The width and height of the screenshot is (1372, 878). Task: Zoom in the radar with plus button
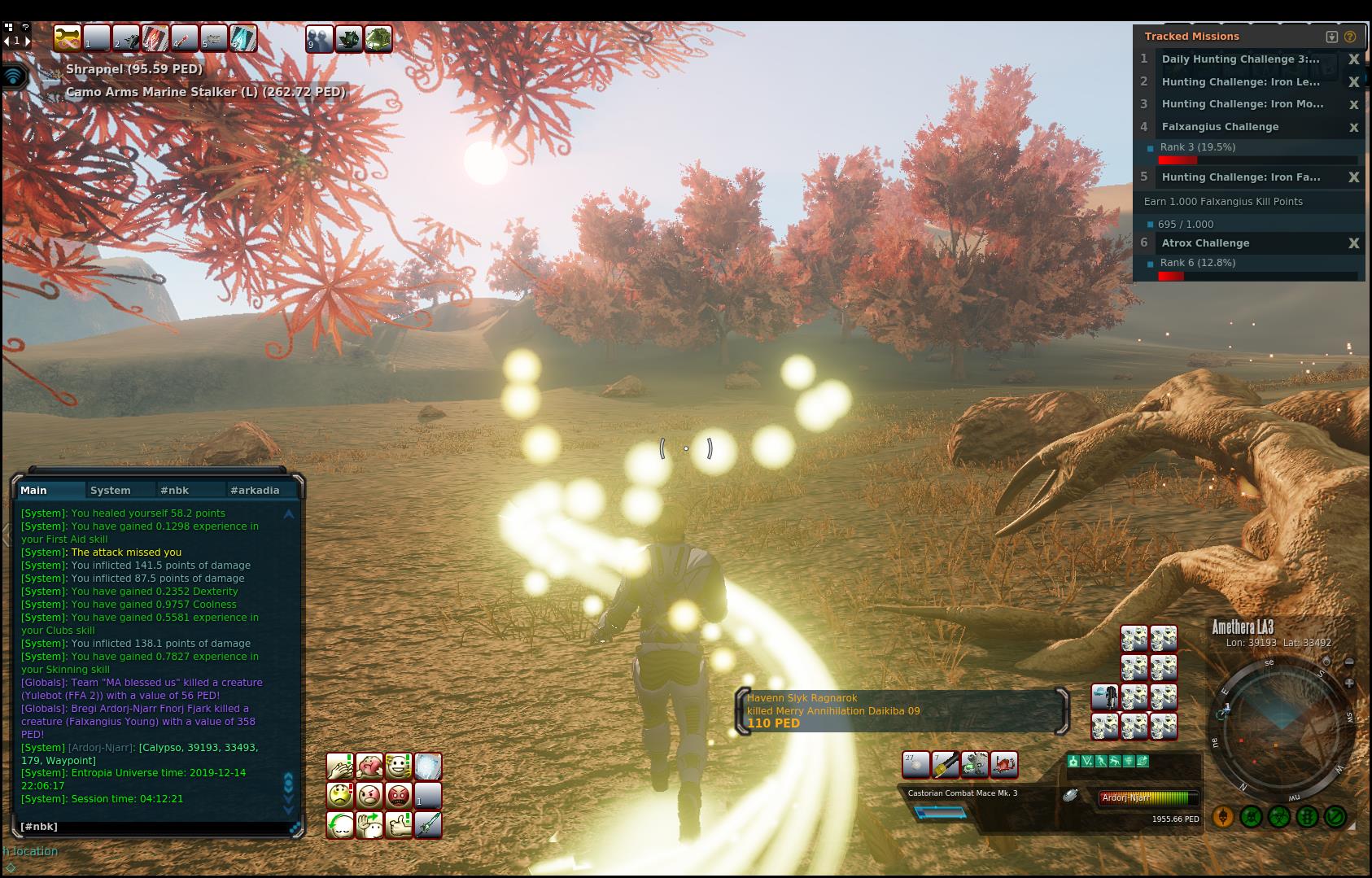[x=1349, y=684]
